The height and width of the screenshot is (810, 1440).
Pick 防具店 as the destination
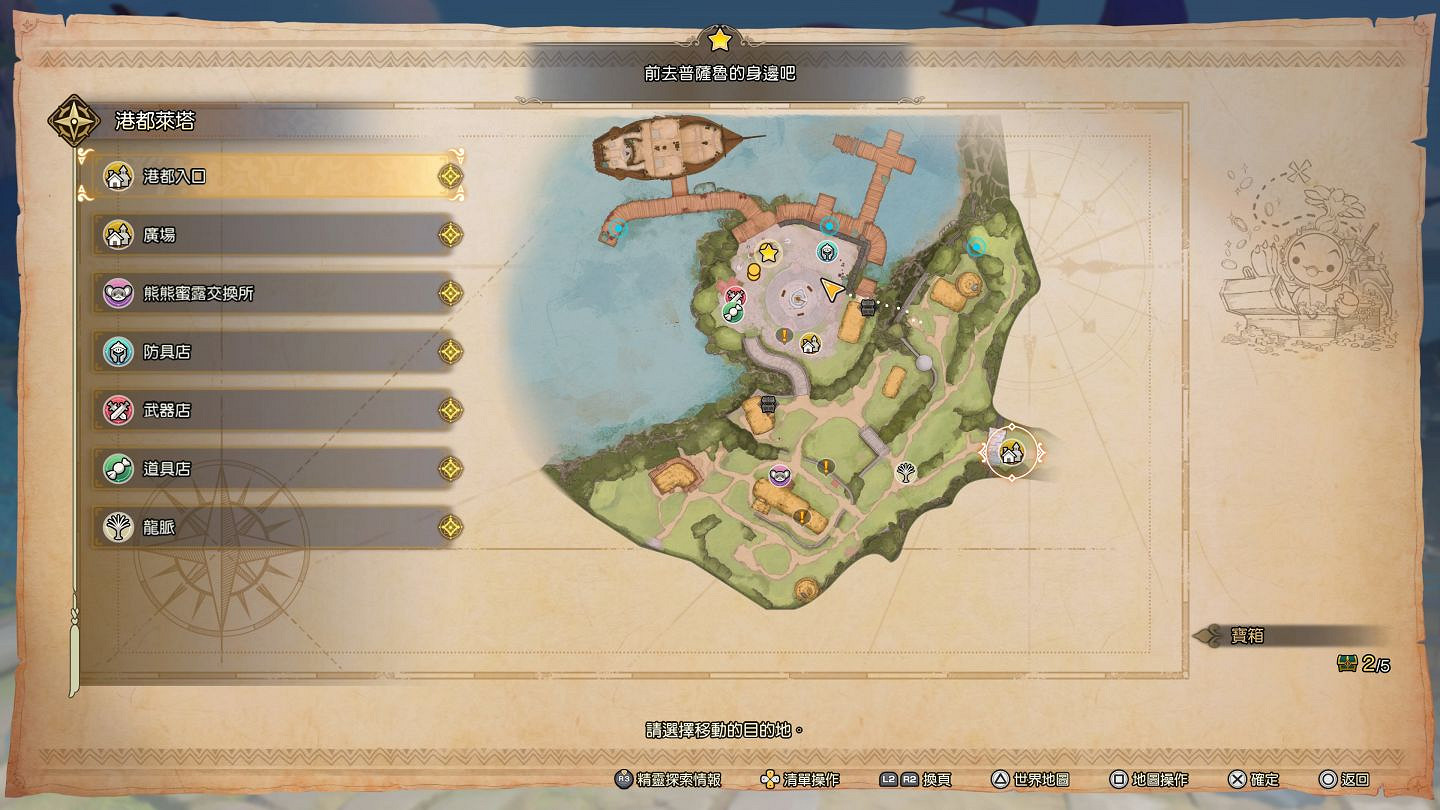[270, 352]
